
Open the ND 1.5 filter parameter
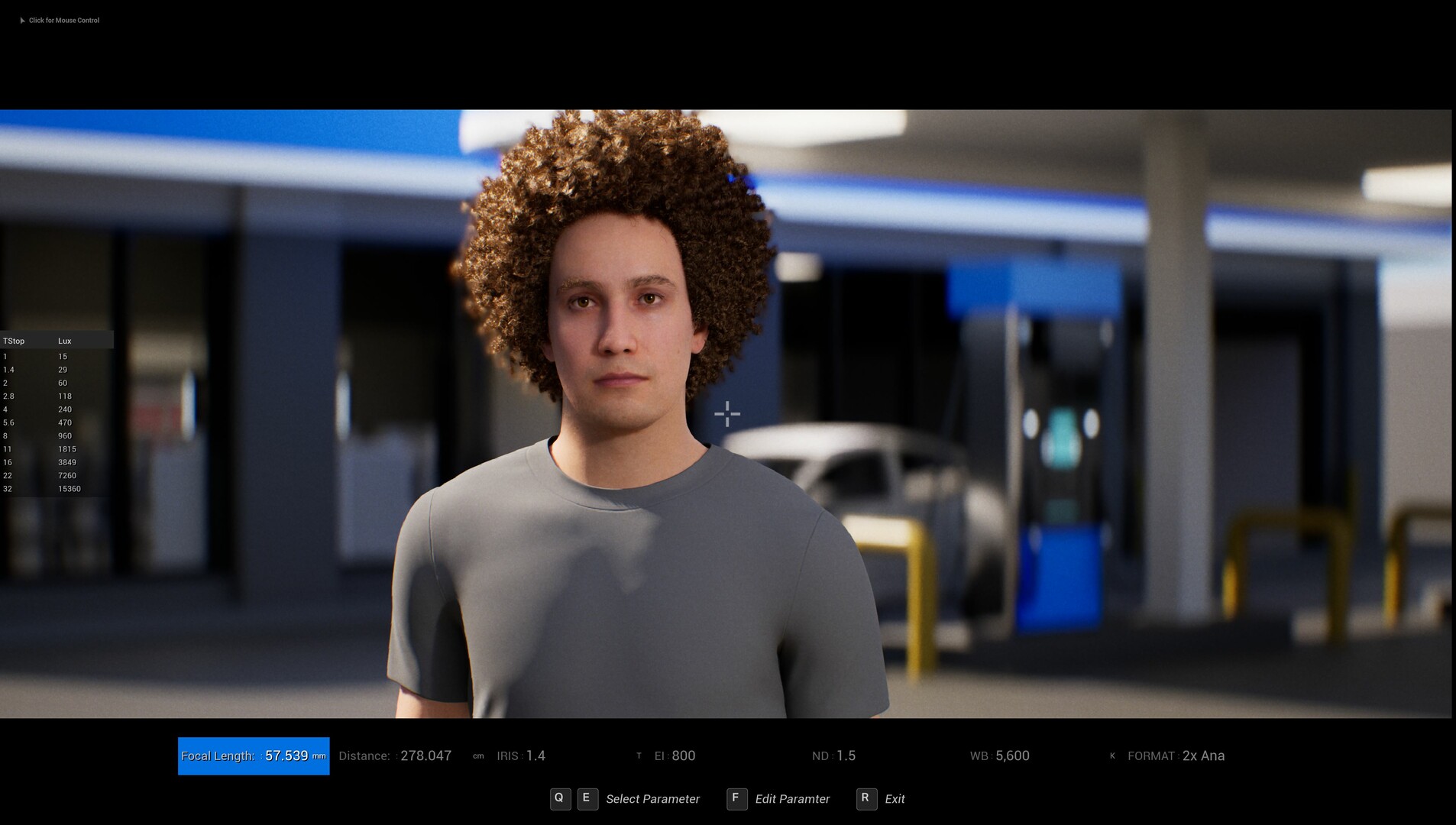pyautogui.click(x=835, y=755)
